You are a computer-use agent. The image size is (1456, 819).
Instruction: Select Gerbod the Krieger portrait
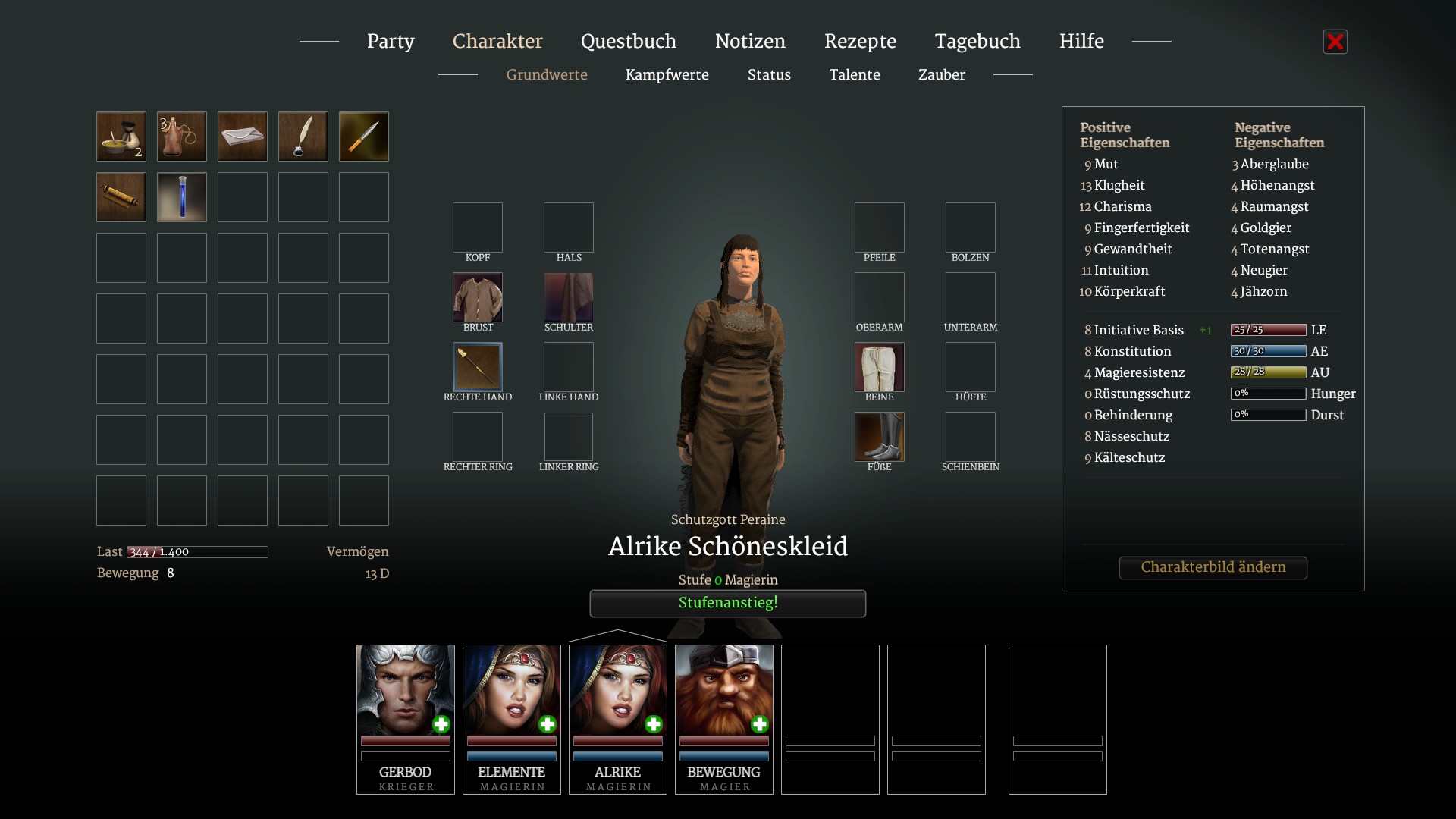406,690
